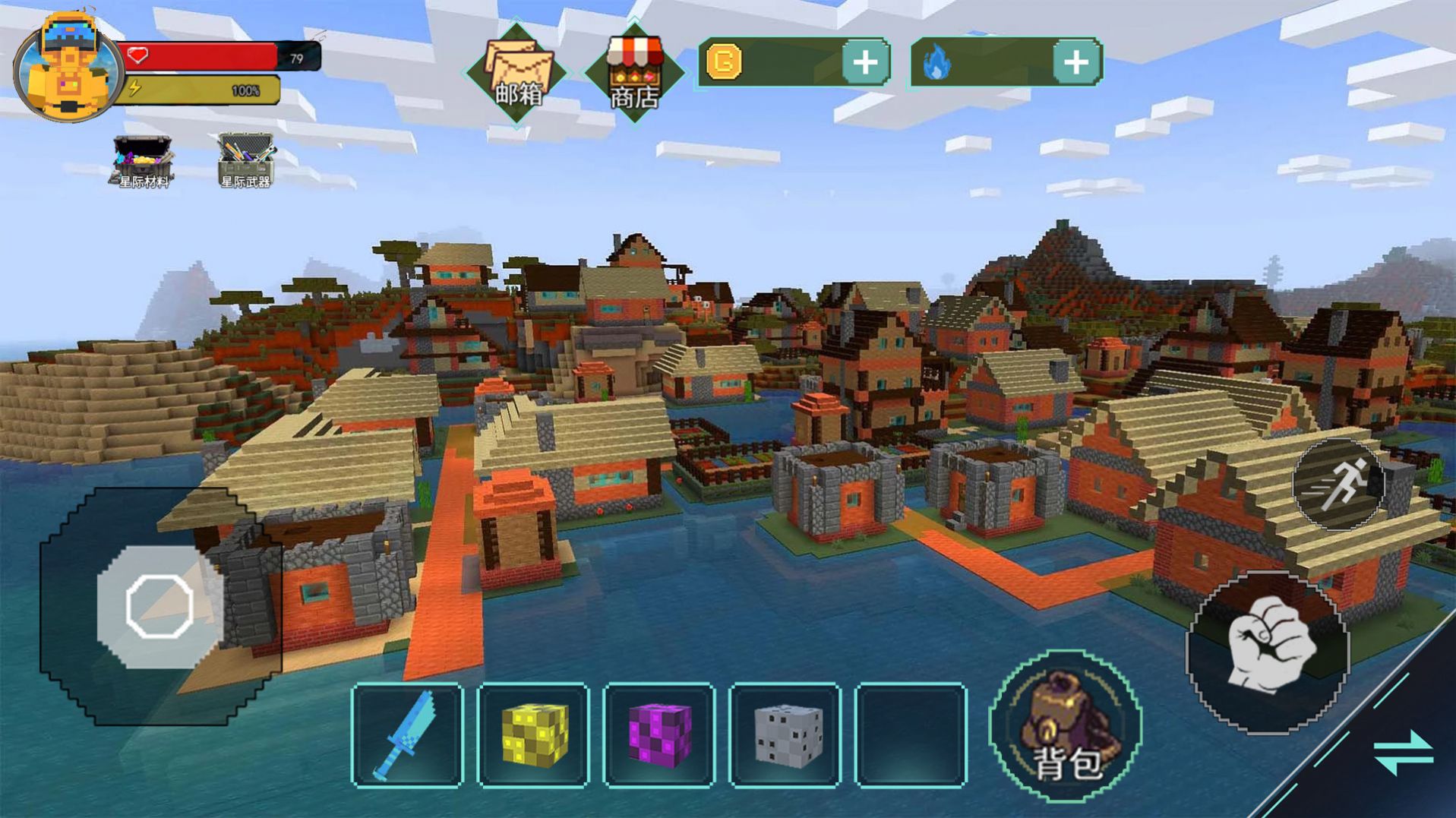Tap the virtual joystick center

coord(159,606)
